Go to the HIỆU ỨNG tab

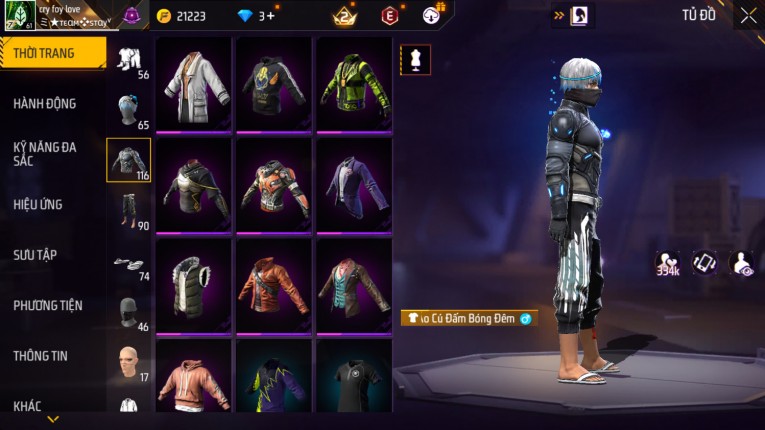pos(39,204)
